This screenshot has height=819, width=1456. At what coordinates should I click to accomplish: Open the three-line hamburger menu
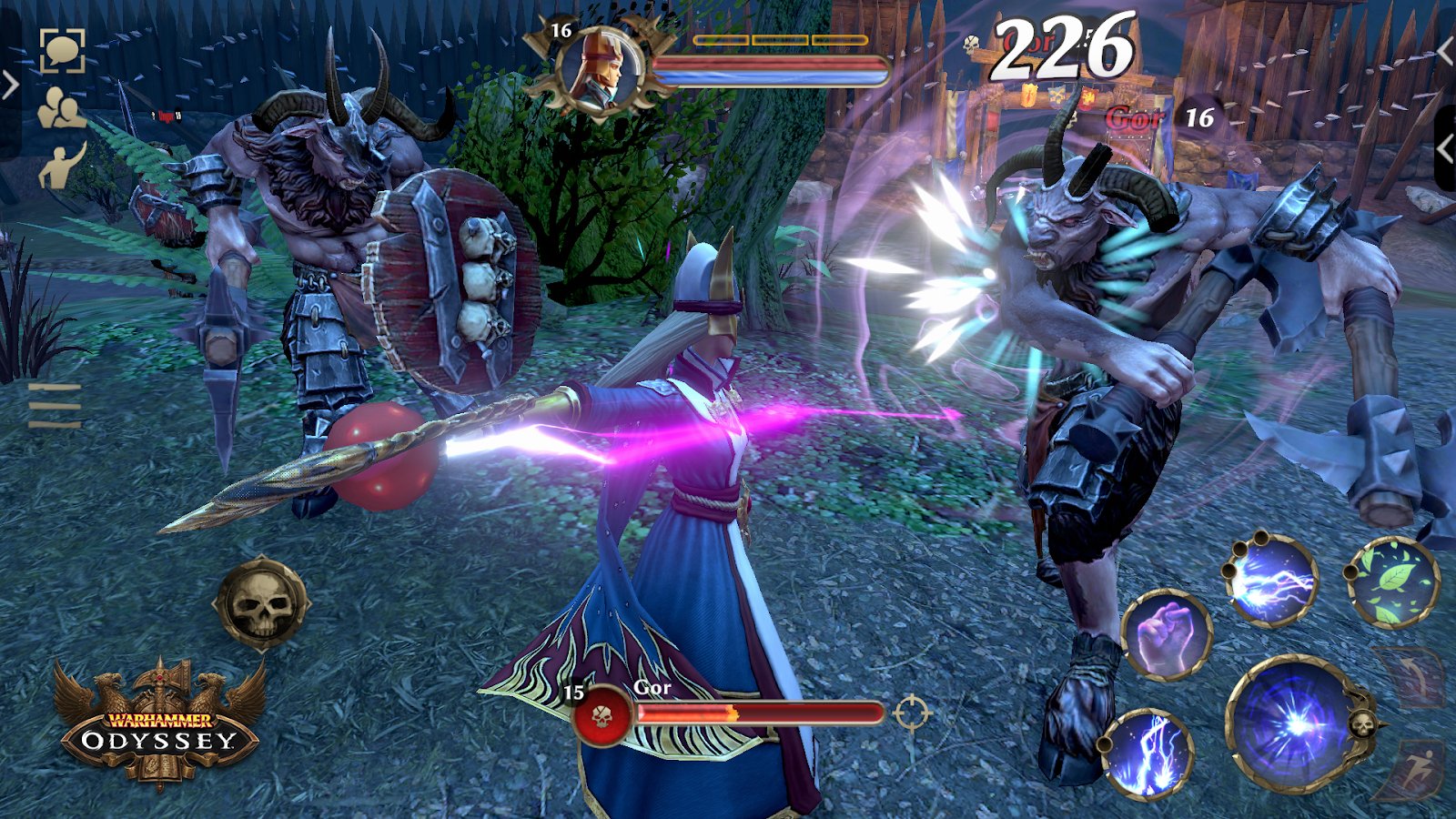coord(55,406)
